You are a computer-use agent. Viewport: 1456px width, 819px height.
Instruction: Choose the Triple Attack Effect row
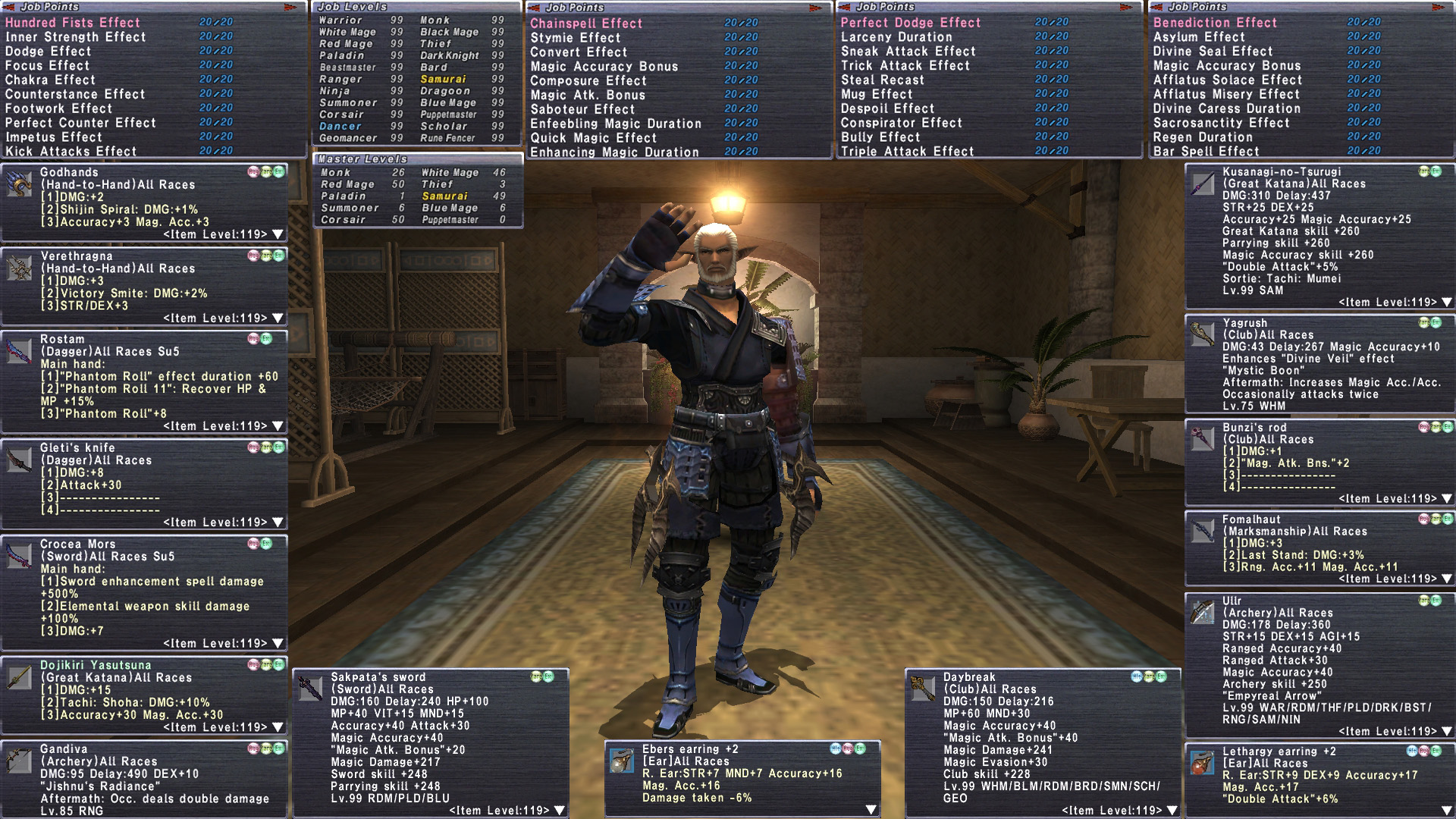click(907, 152)
